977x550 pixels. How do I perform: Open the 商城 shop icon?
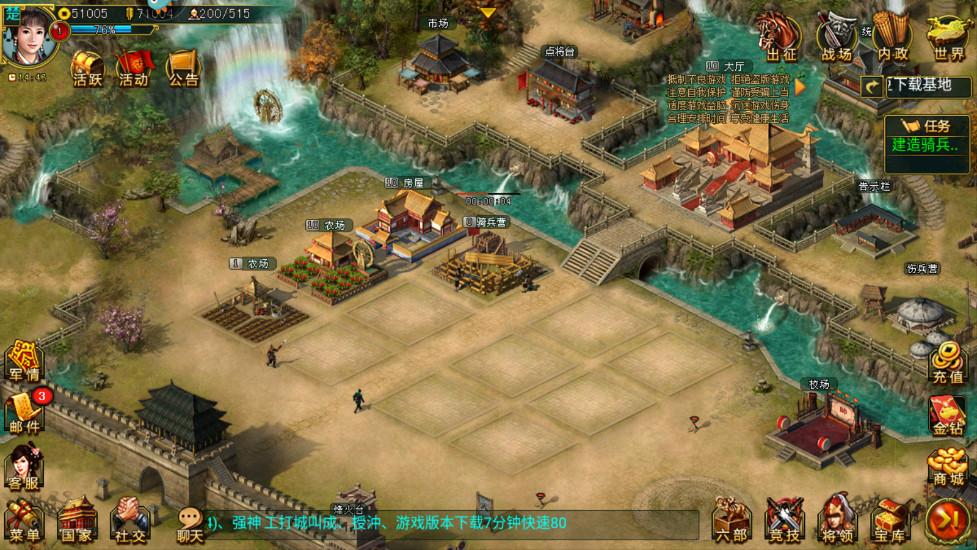pyautogui.click(x=947, y=467)
